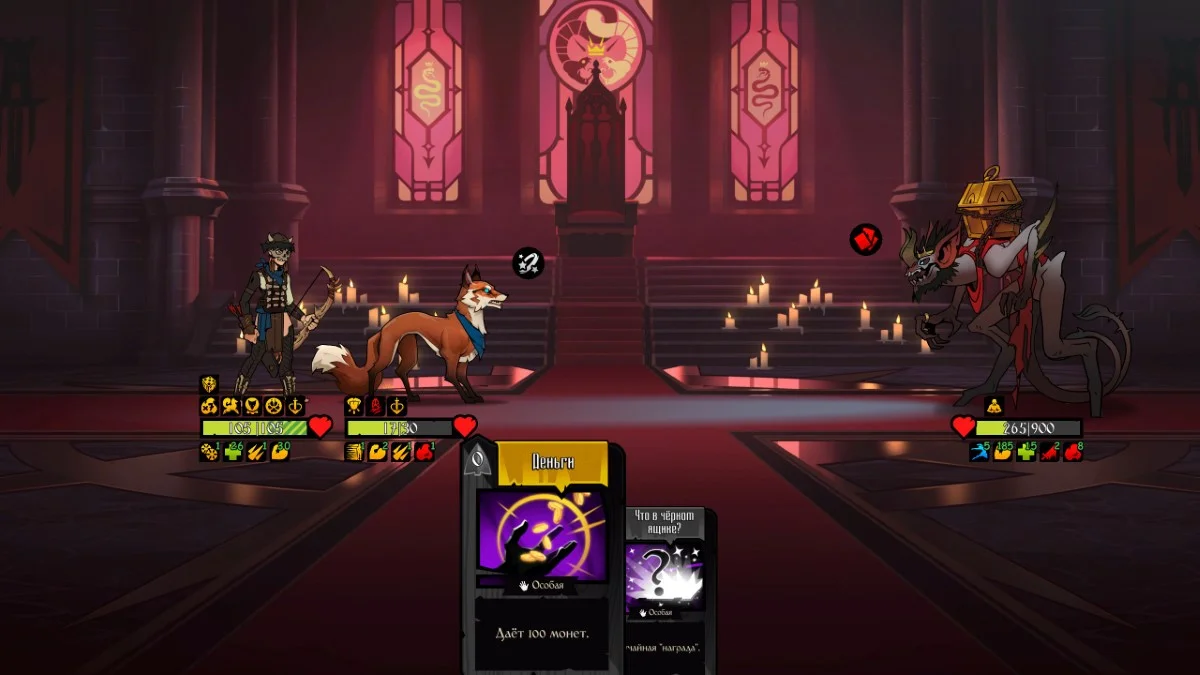Inspect the enemy's red charging-bull status
Viewport: 1200px width, 675px height.
click(x=1049, y=452)
